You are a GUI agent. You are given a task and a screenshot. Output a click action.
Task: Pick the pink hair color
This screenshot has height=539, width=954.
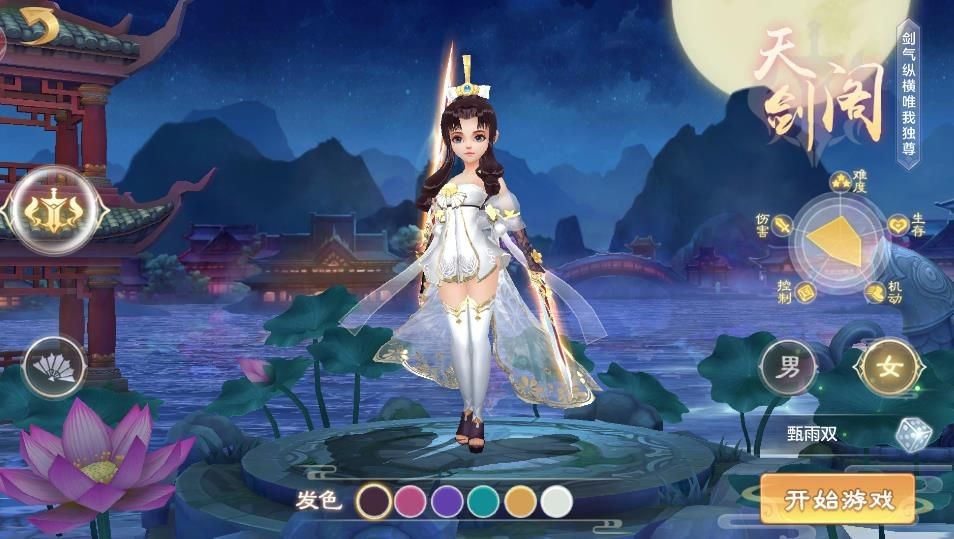point(410,500)
